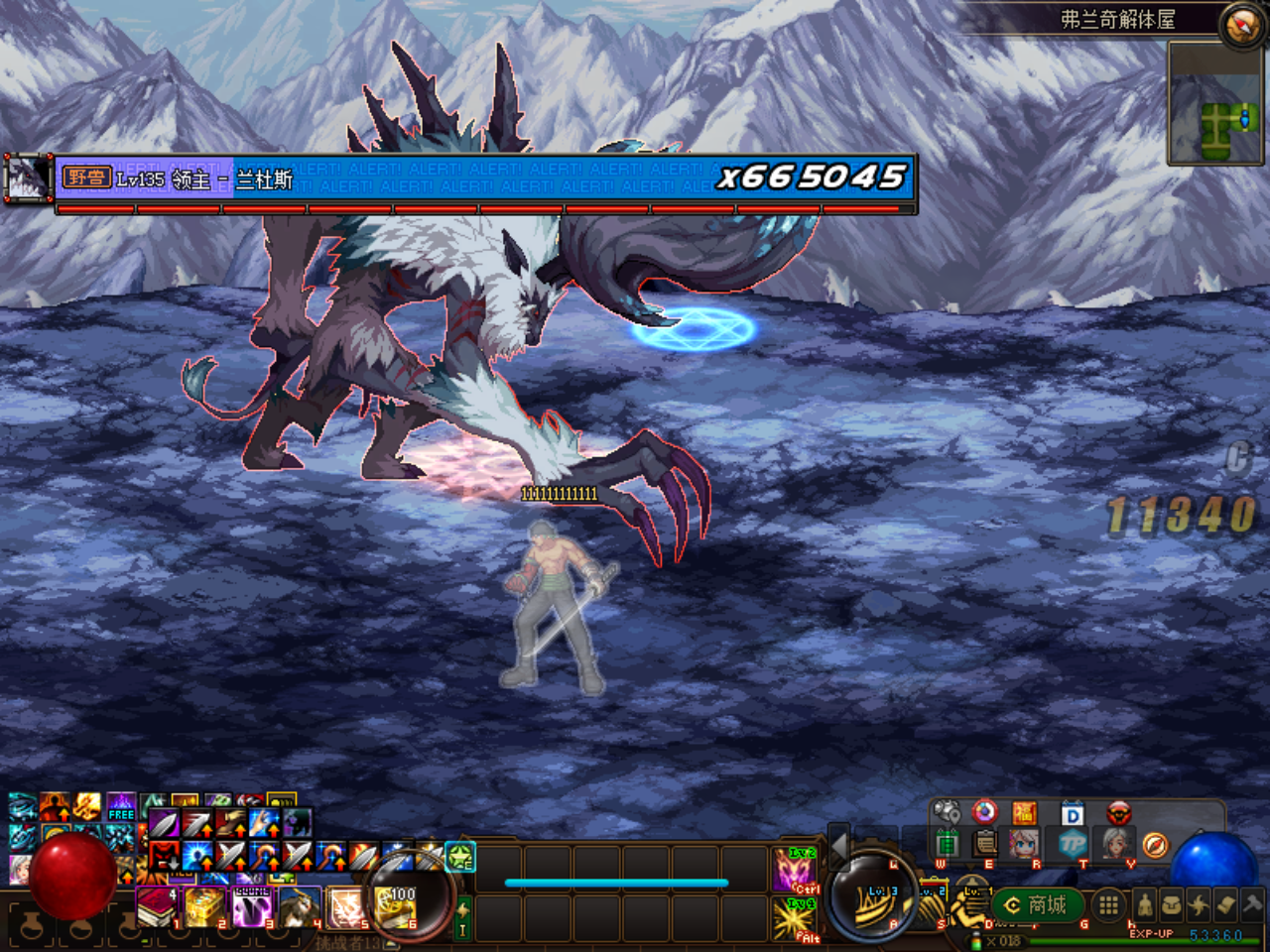Image resolution: width=1270 pixels, height=952 pixels.
Task: Activate the purple item in slot 3
Action: (x=252, y=906)
